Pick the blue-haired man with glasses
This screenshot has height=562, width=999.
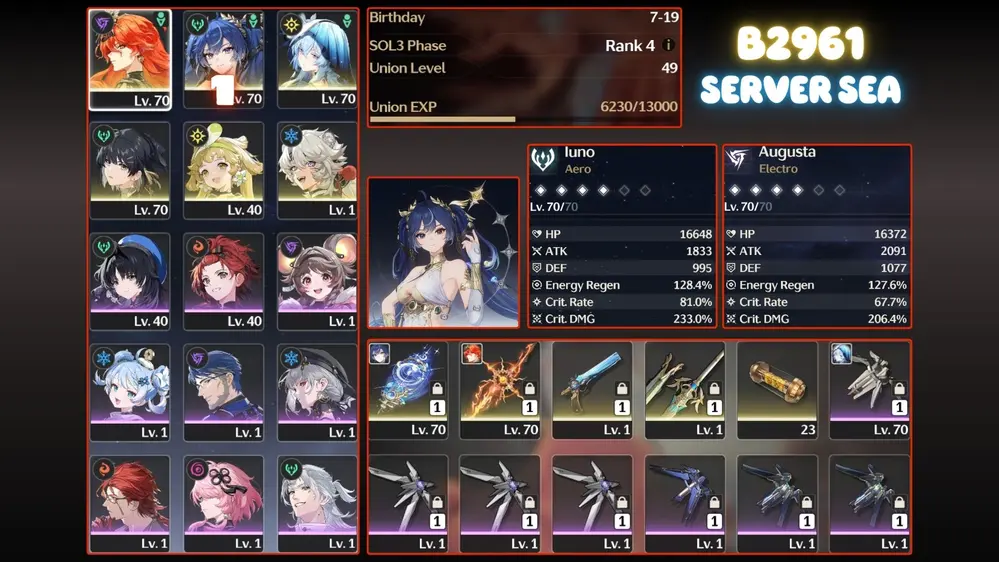pos(223,392)
